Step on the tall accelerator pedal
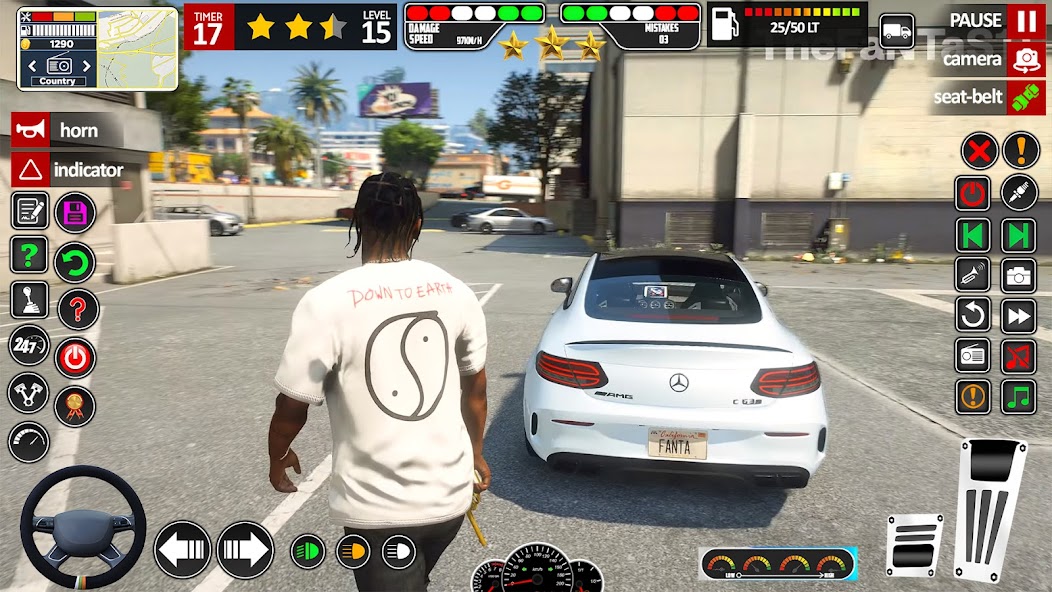 (990, 505)
